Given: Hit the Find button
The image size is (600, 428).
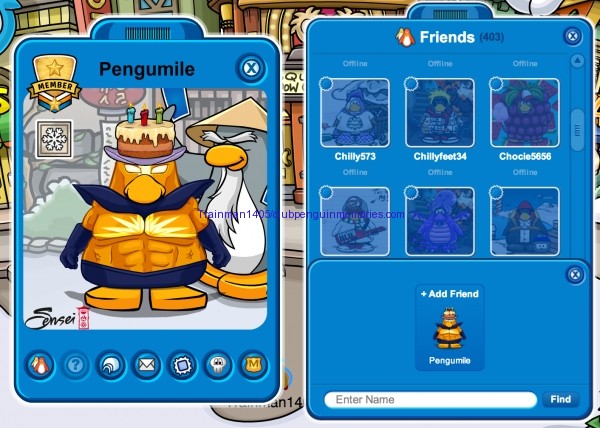Looking at the screenshot, I should (560, 400).
